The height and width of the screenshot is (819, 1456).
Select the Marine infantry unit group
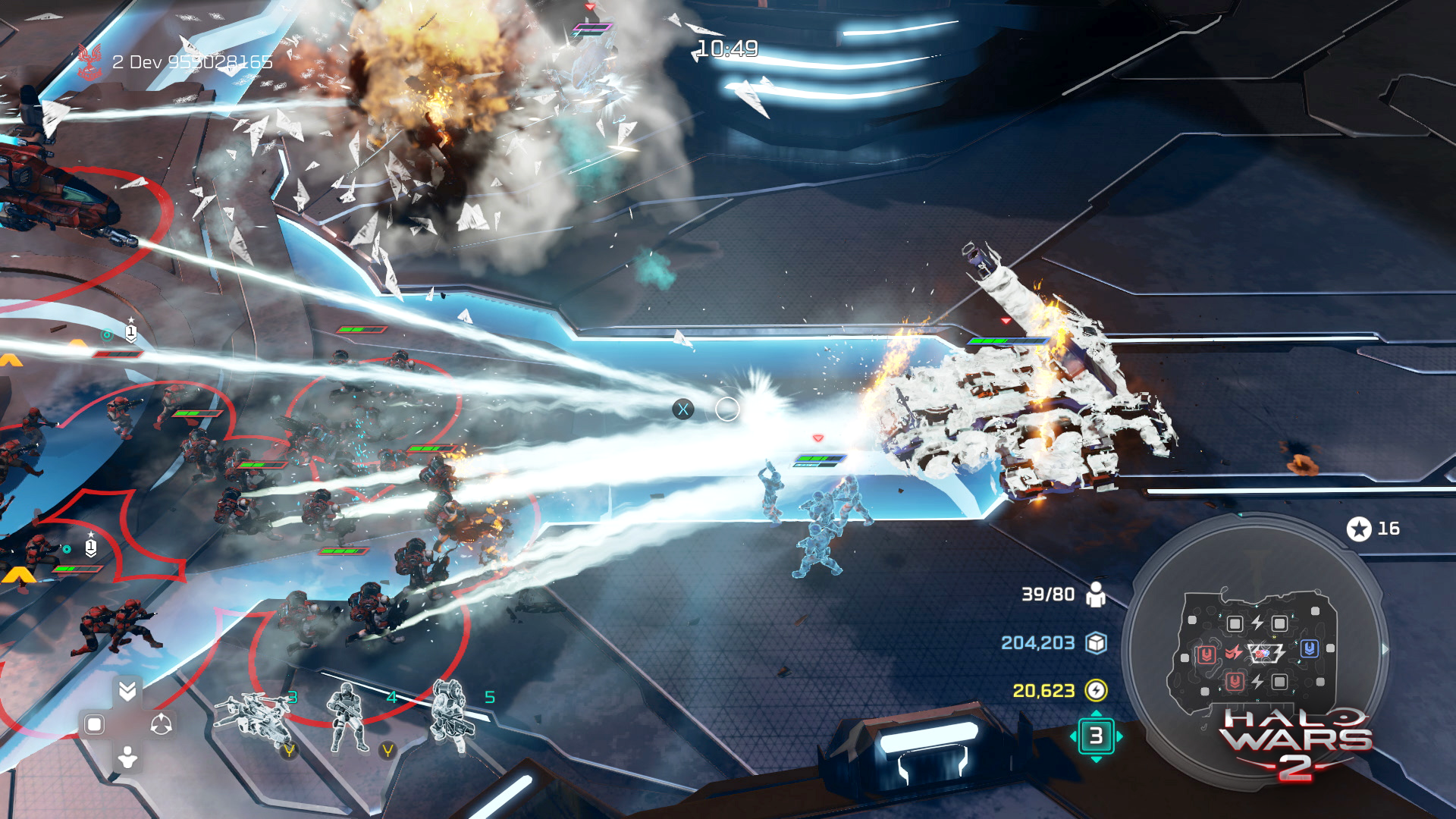tap(348, 718)
